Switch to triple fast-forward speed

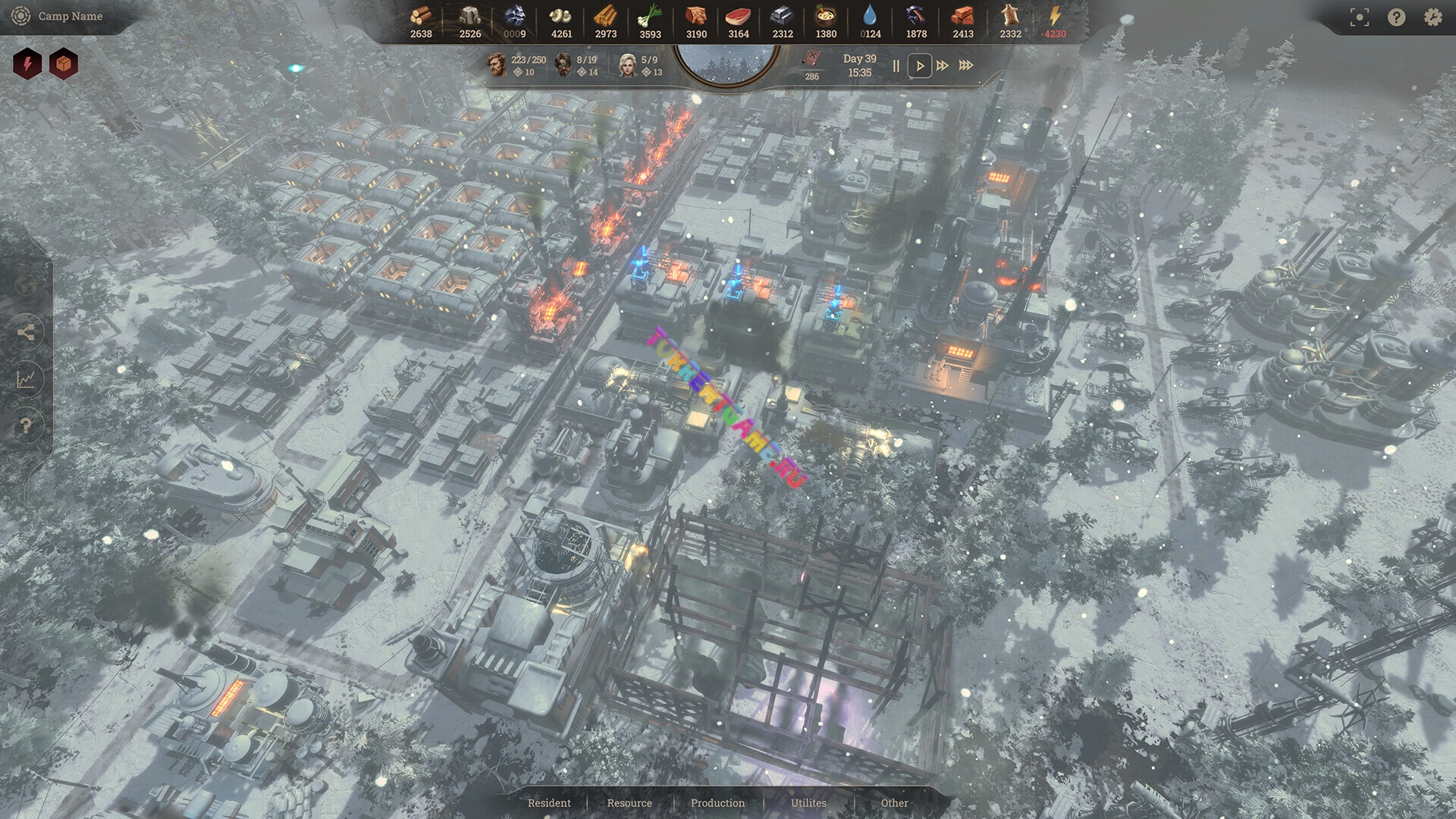(x=966, y=66)
